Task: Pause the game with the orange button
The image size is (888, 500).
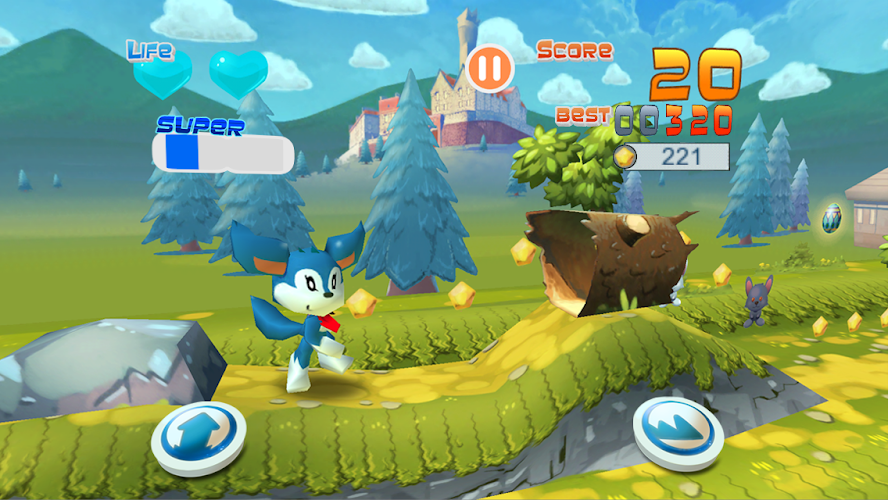Action: (x=490, y=69)
